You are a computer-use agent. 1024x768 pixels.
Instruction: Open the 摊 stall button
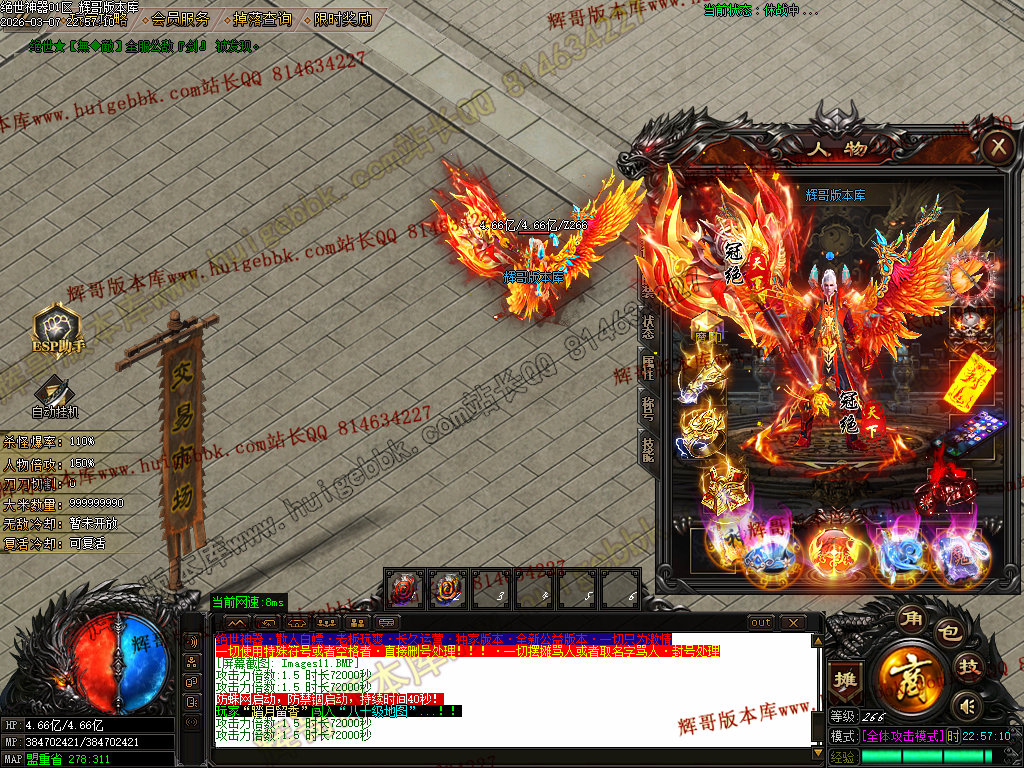tap(846, 679)
